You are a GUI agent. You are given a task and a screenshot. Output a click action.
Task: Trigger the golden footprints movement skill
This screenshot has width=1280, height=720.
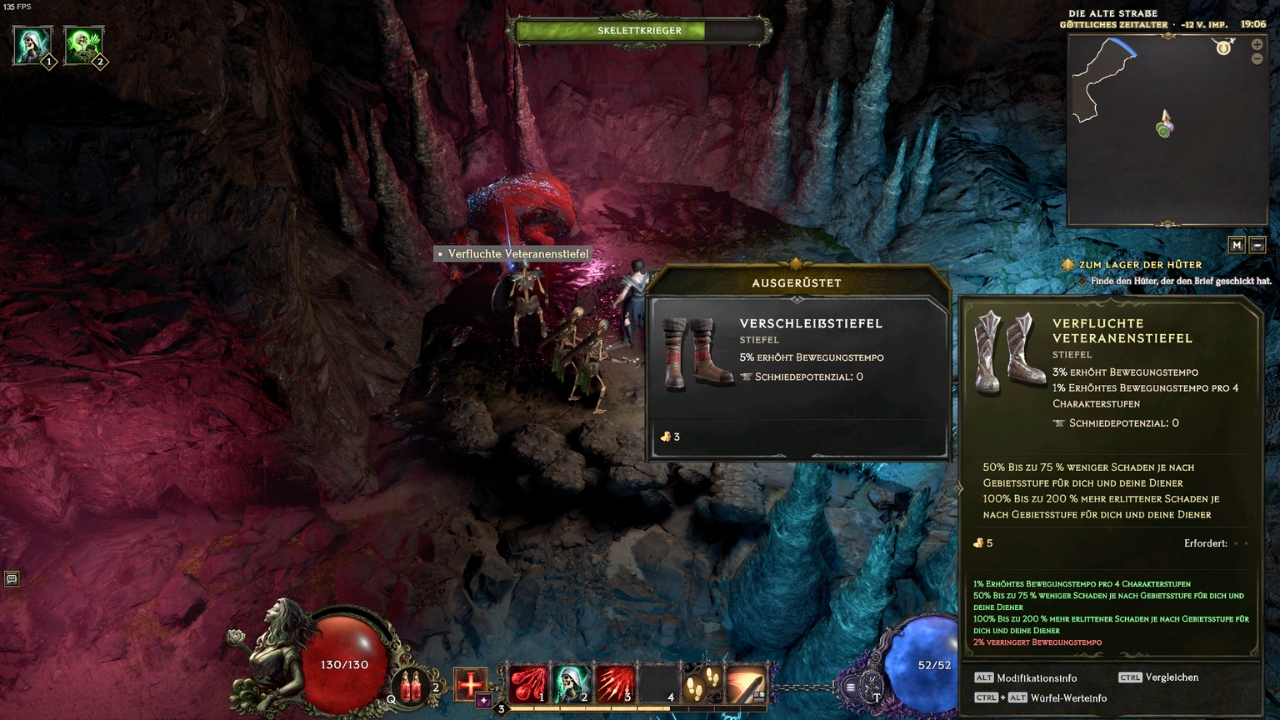point(701,684)
